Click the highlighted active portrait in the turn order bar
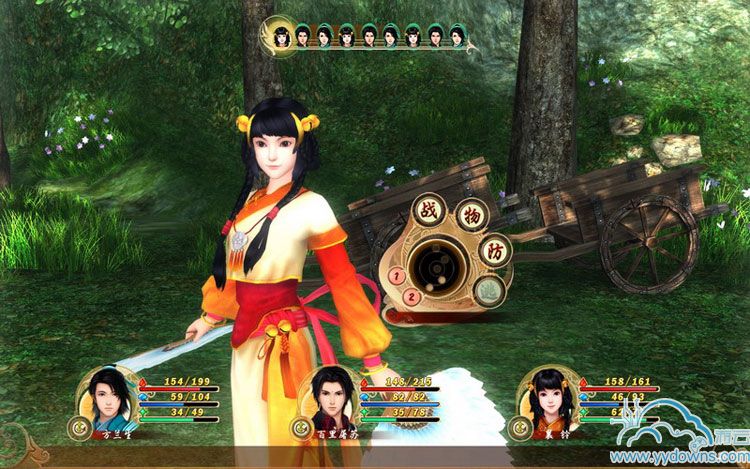Image resolution: width=750 pixels, height=469 pixels. [281, 36]
